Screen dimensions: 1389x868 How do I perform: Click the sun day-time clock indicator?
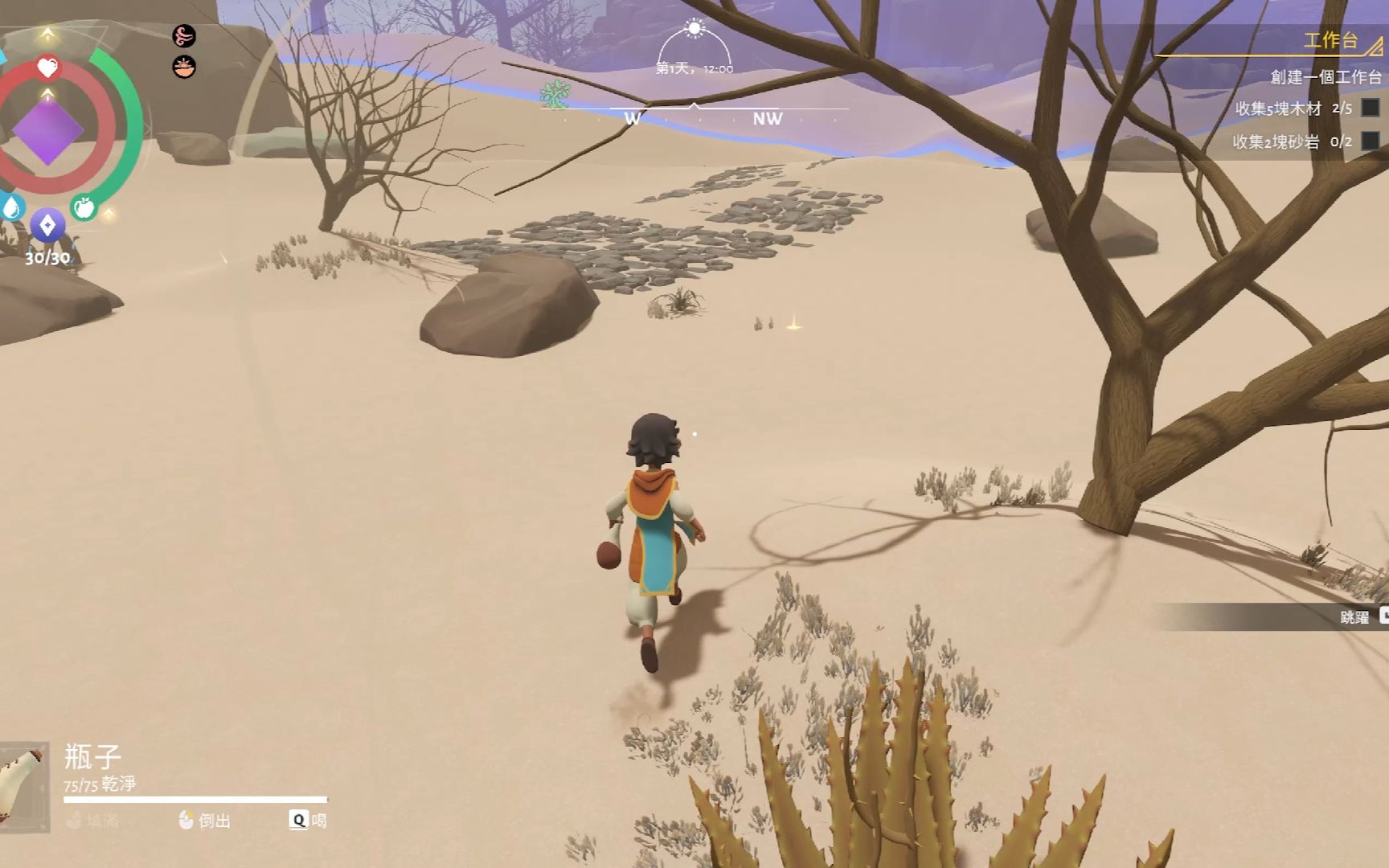pos(694,29)
